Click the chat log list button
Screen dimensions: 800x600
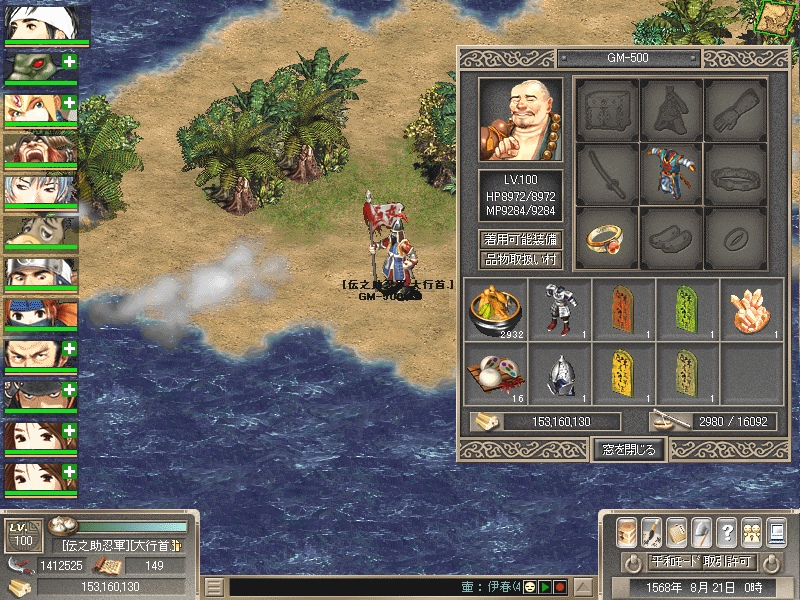[x=214, y=587]
